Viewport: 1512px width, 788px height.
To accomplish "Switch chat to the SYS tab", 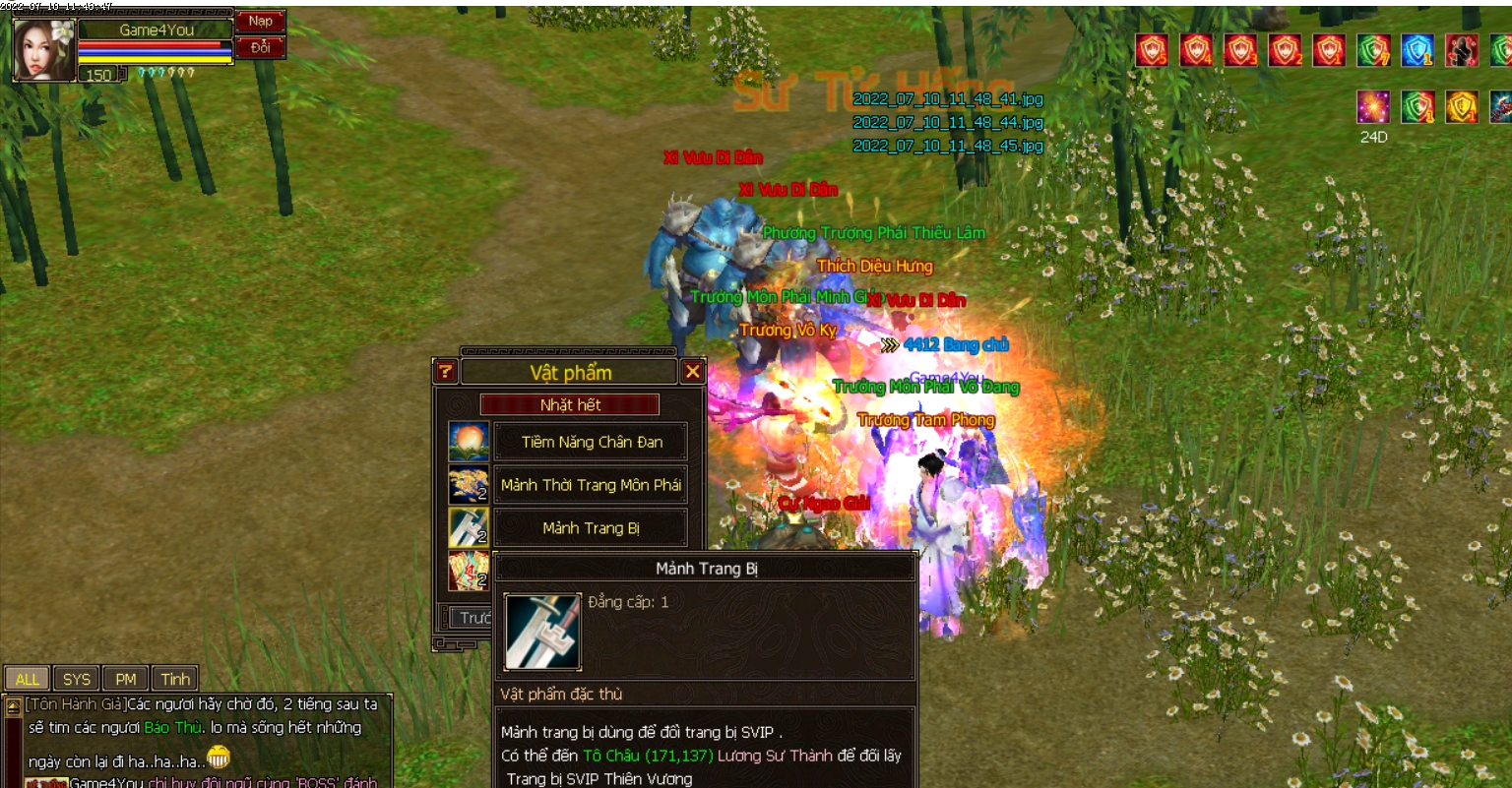I will pyautogui.click(x=77, y=679).
